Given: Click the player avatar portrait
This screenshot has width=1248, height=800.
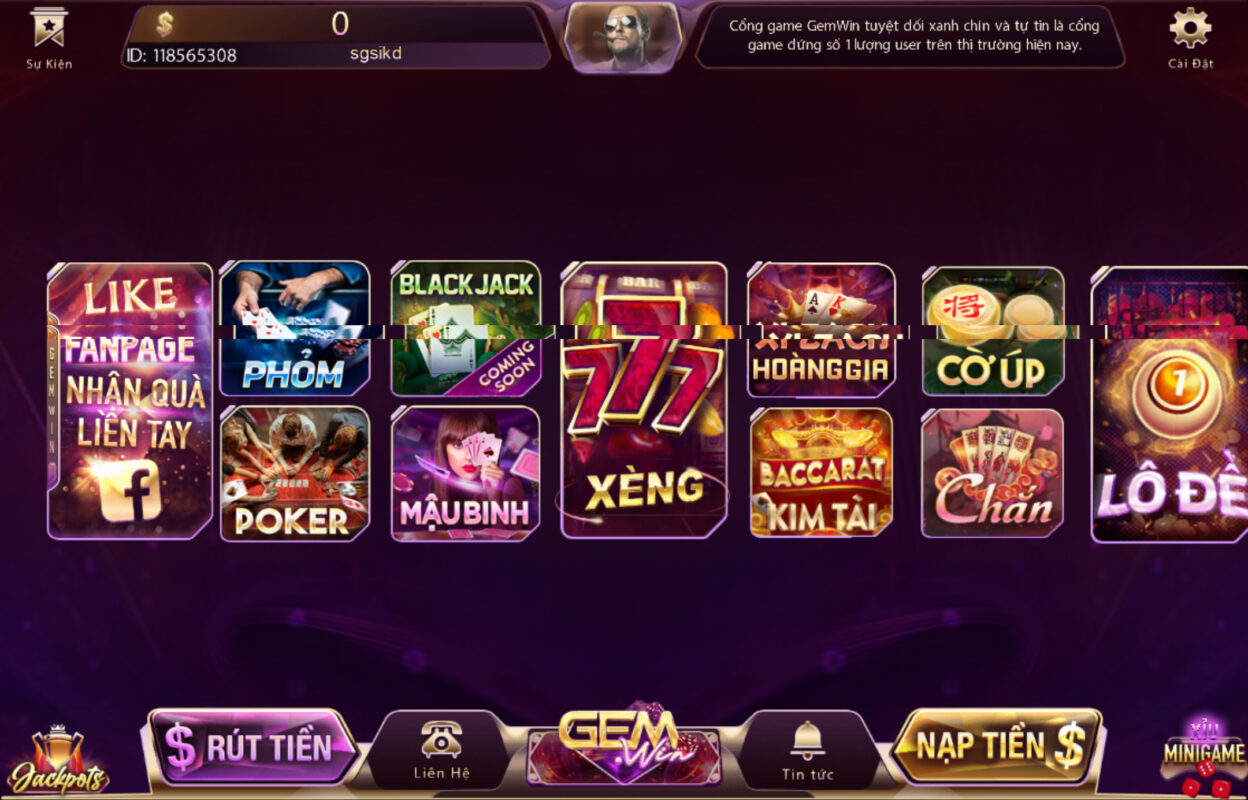Looking at the screenshot, I should tap(622, 38).
